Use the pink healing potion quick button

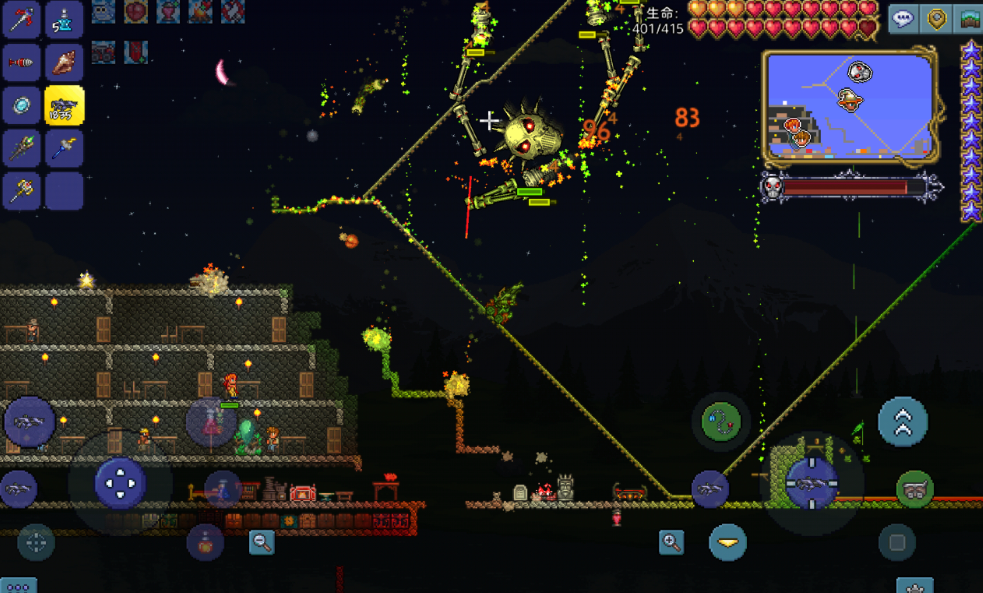tap(204, 541)
